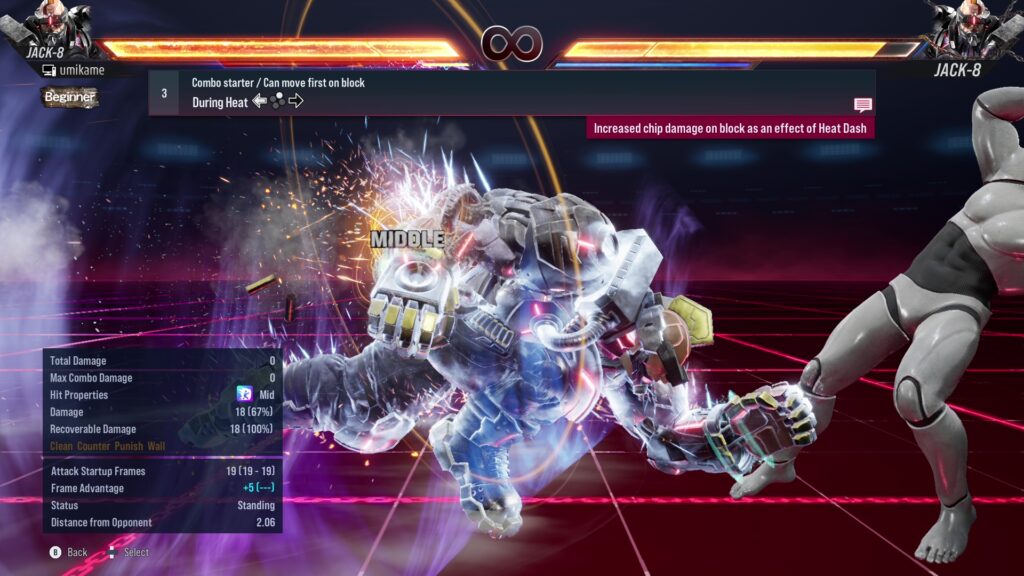Click the Beginner difficulty badge
Viewport: 1024px width, 576px height.
click(70, 97)
